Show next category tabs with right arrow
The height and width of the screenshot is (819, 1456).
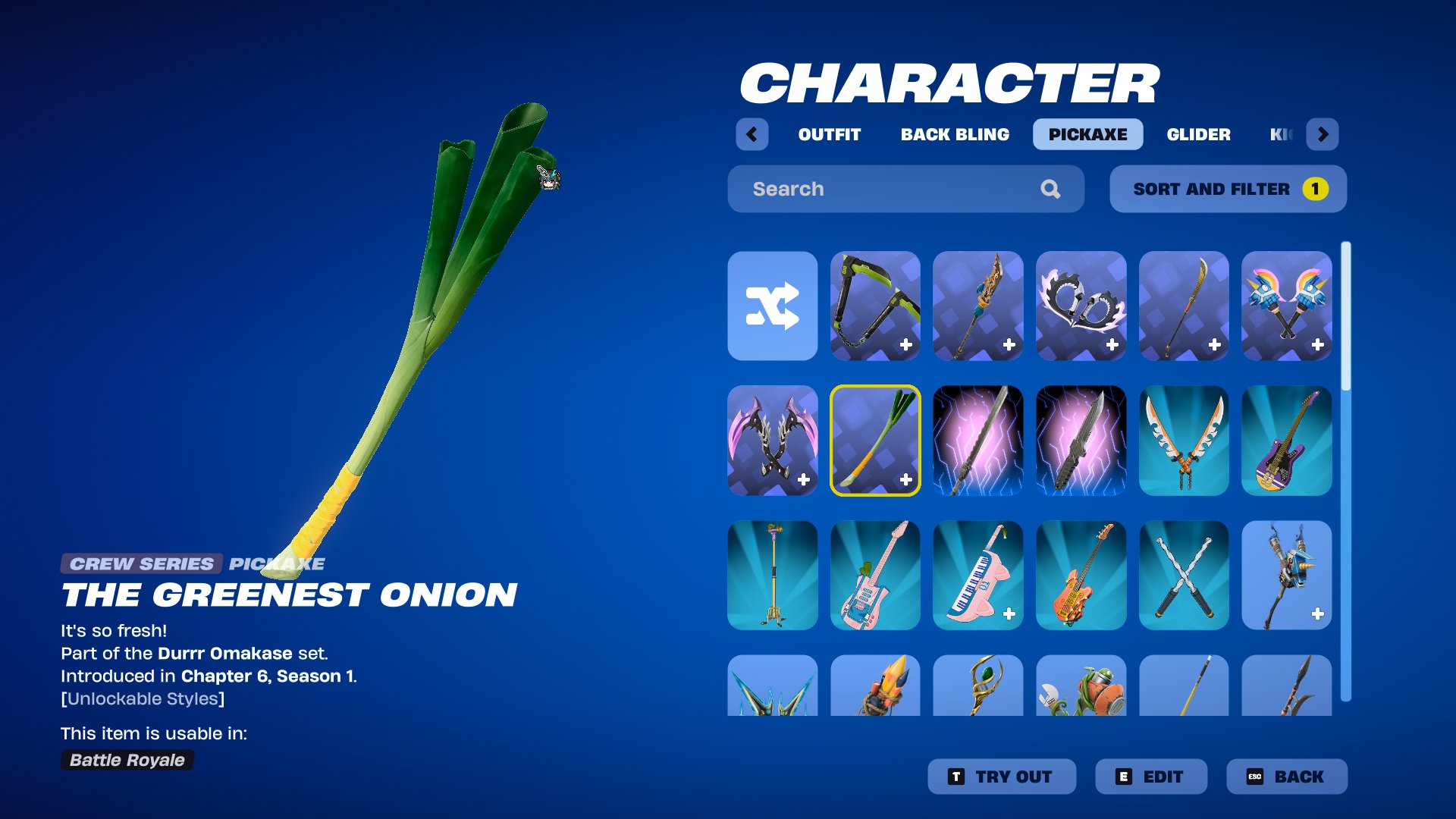point(1323,134)
